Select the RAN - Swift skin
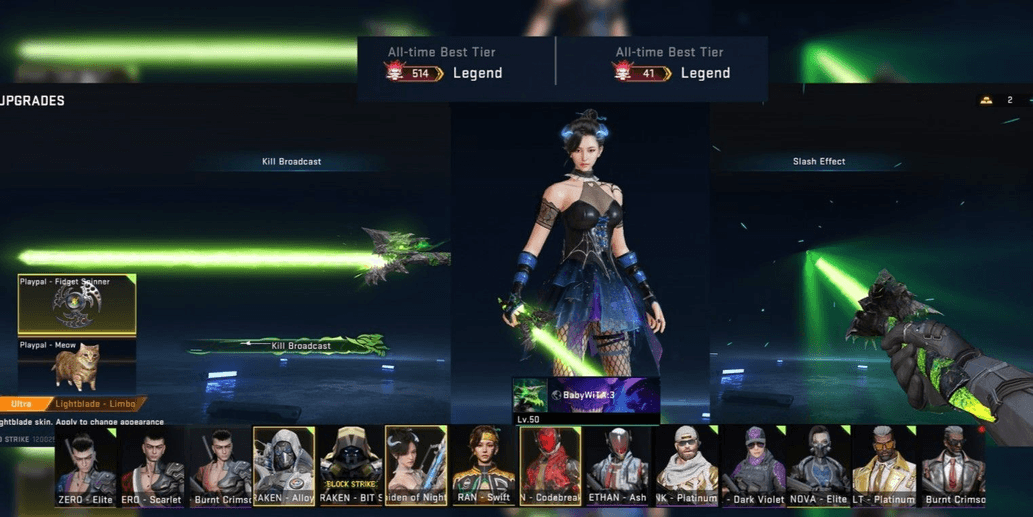This screenshot has height=517, width=1033. (483, 466)
